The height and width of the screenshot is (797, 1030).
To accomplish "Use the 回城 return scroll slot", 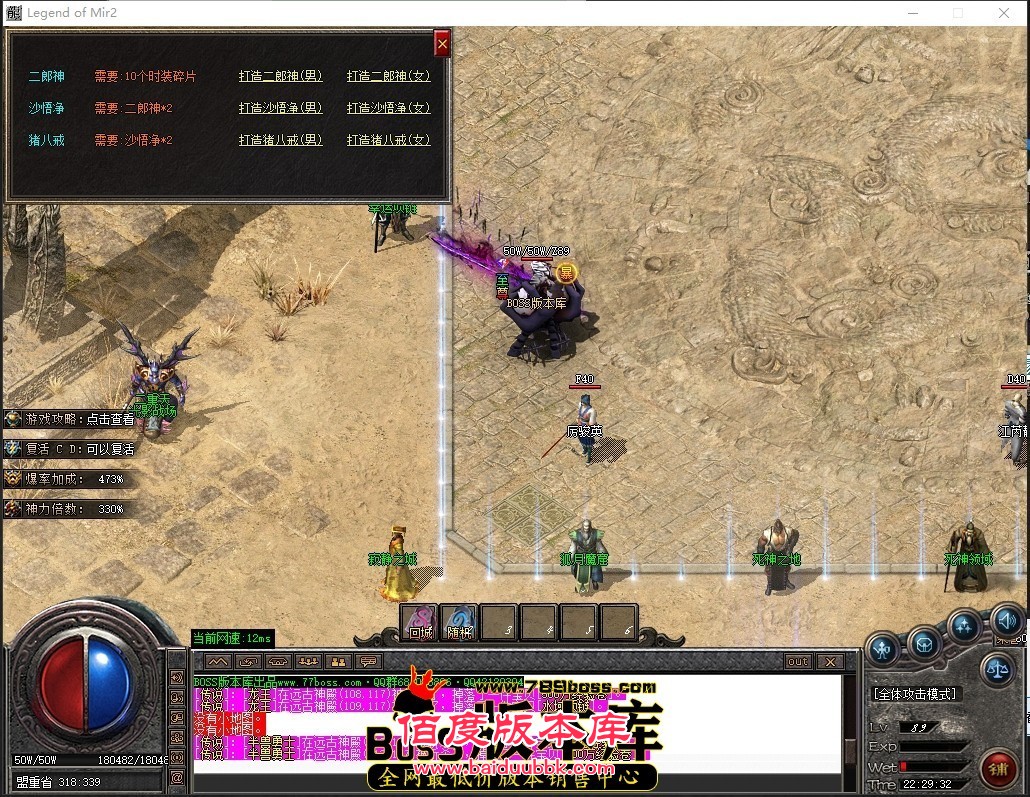I will [x=420, y=621].
